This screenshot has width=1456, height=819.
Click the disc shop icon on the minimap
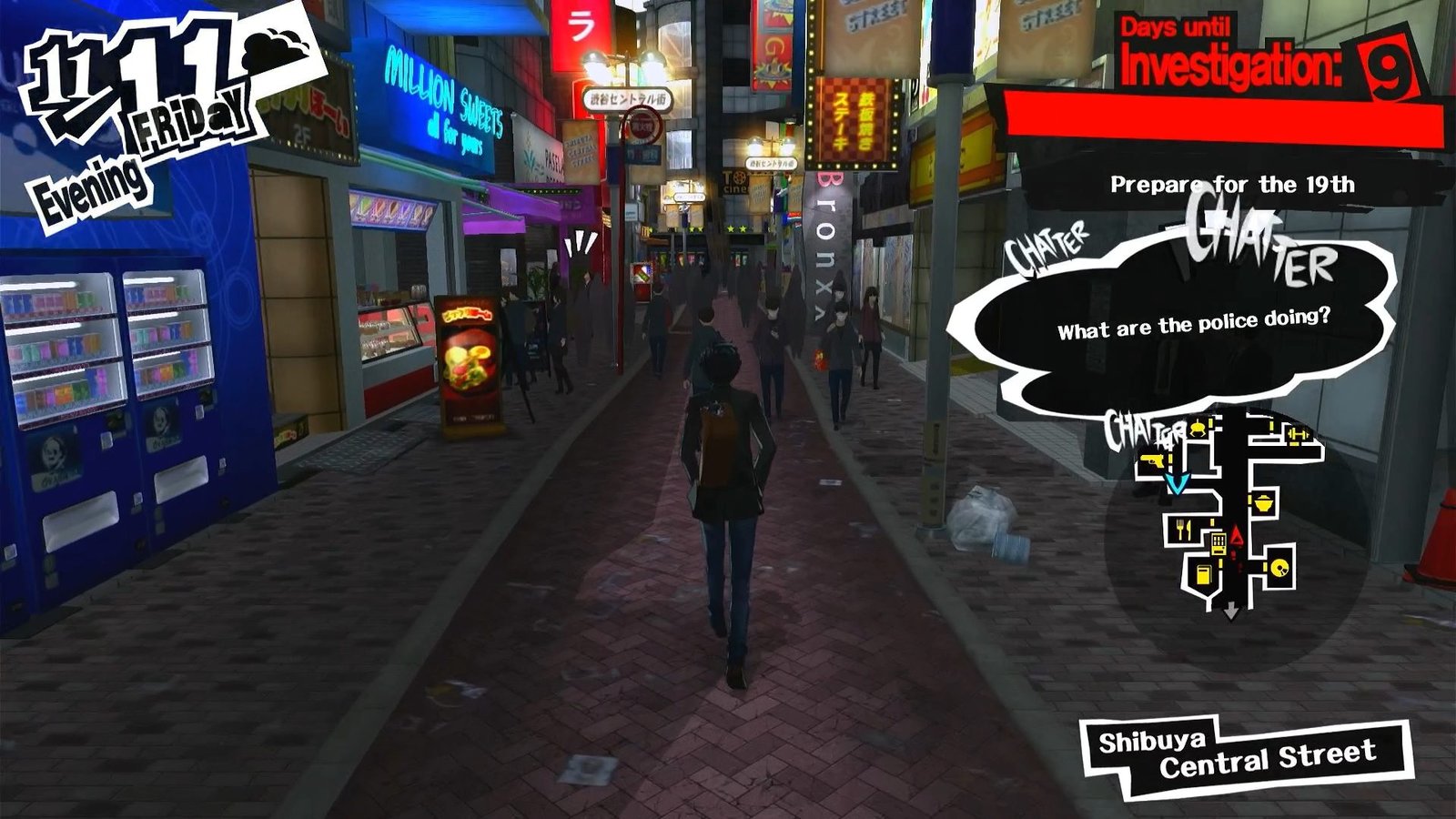tap(1279, 569)
